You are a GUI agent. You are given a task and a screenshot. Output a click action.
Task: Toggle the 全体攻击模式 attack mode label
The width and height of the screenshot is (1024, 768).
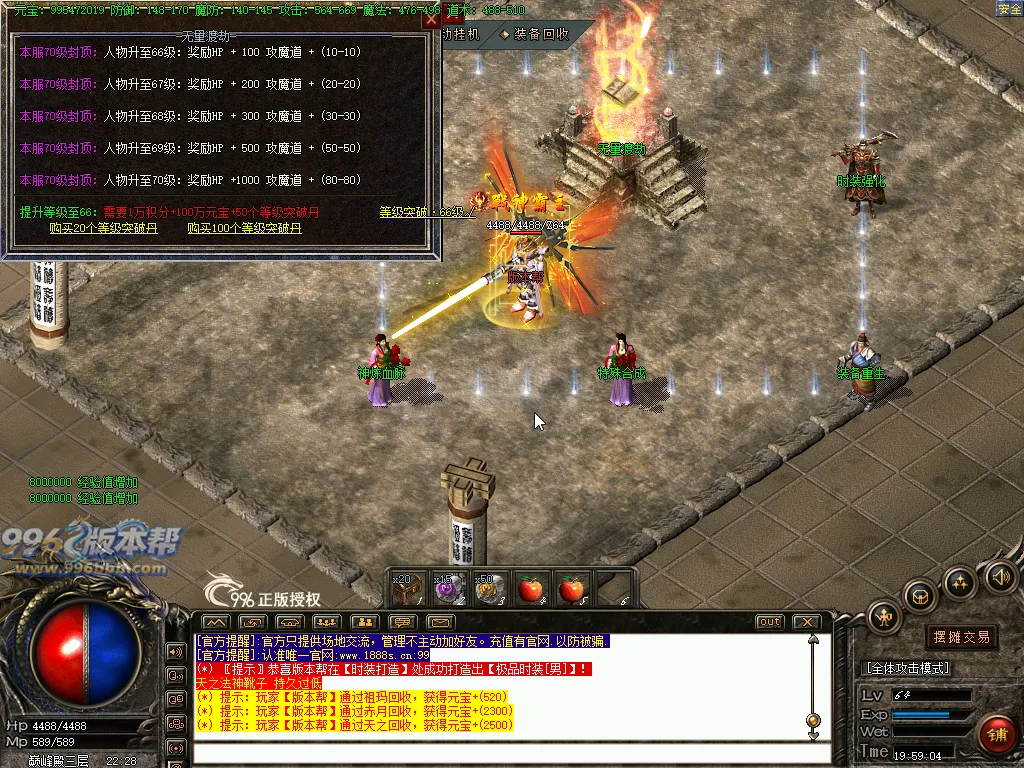[906, 668]
